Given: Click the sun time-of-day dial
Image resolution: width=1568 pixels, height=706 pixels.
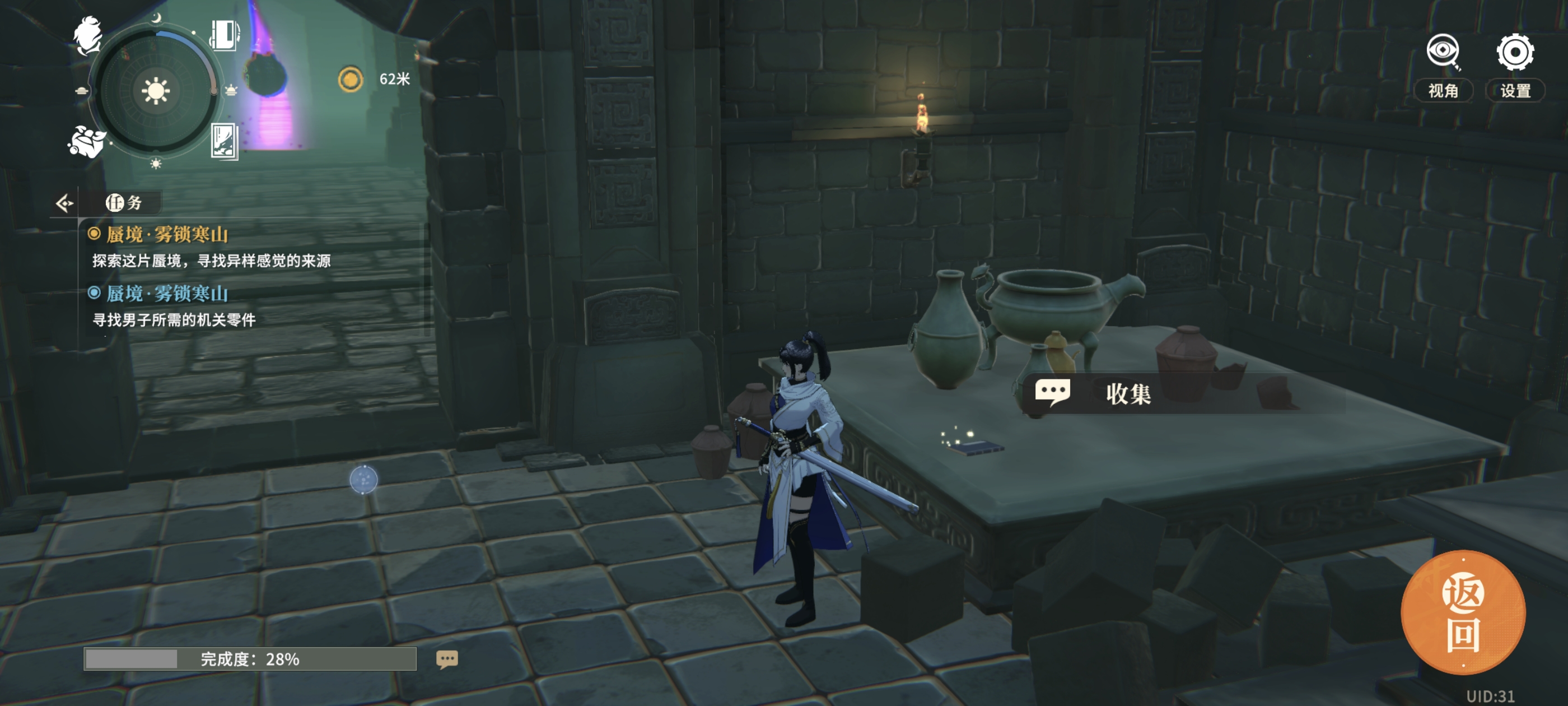Looking at the screenshot, I should (155, 91).
